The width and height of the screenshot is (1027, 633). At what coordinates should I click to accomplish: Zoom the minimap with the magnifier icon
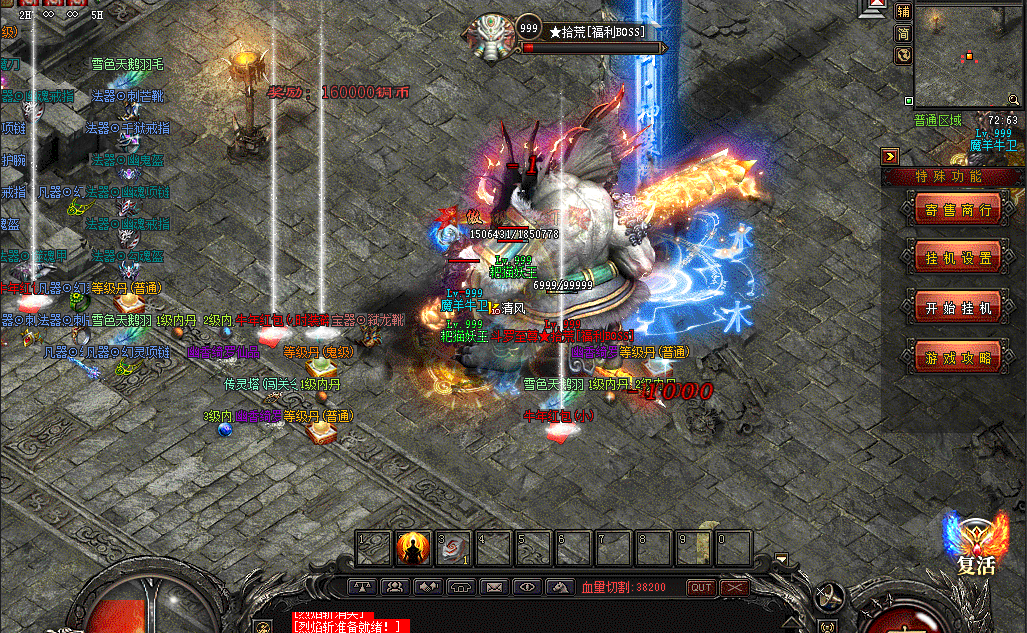click(903, 55)
